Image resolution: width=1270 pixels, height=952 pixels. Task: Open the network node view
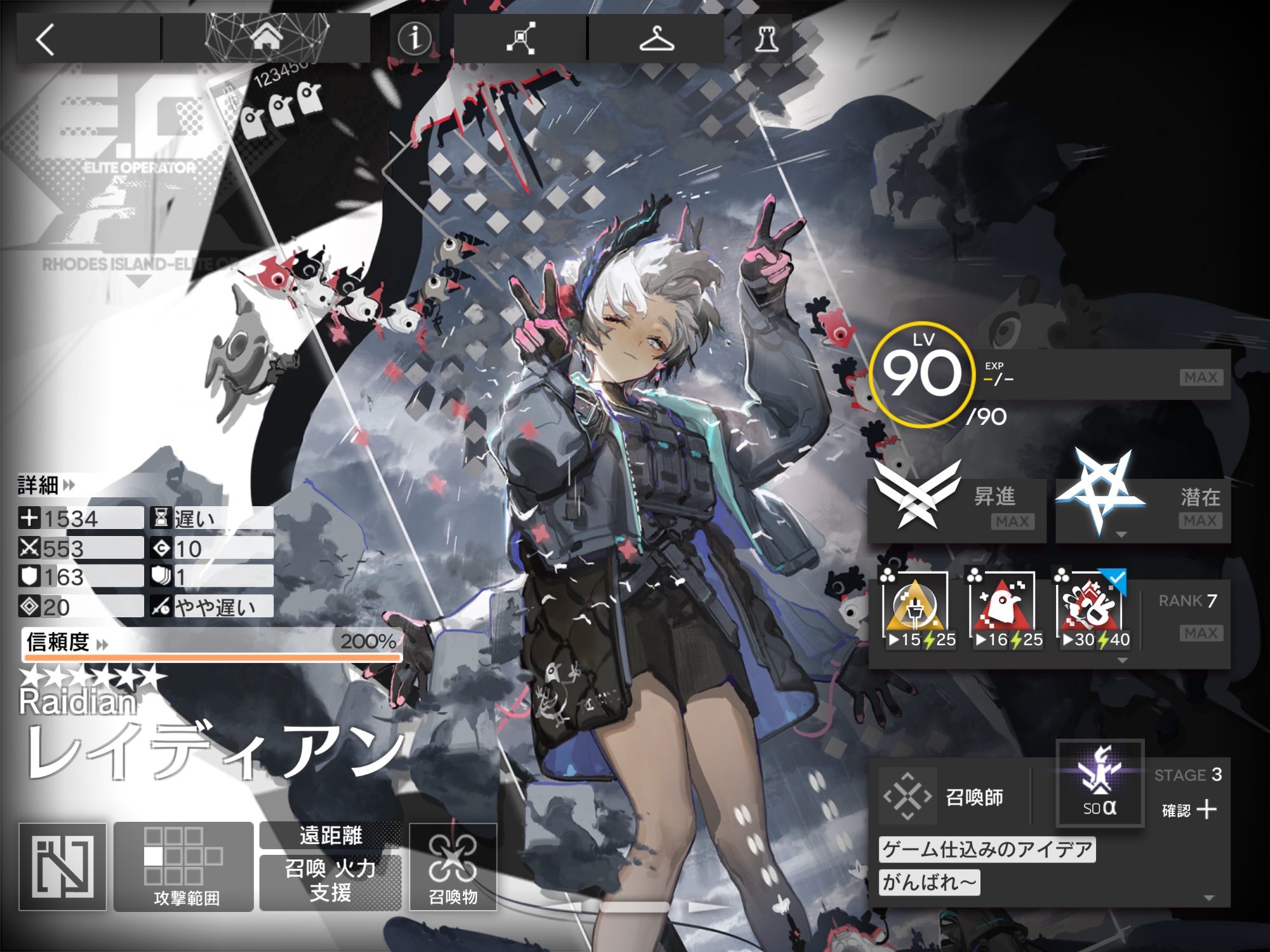point(521,39)
